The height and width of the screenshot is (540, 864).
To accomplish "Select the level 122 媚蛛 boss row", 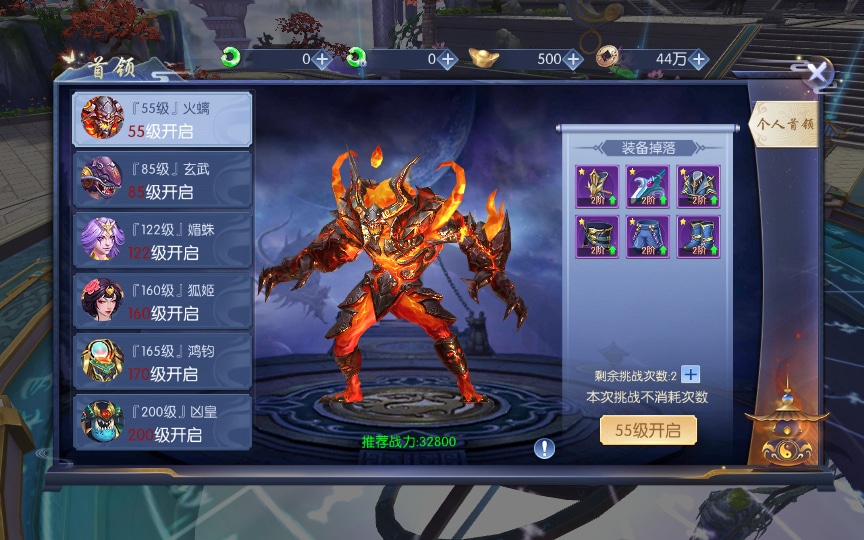I will pos(163,240).
